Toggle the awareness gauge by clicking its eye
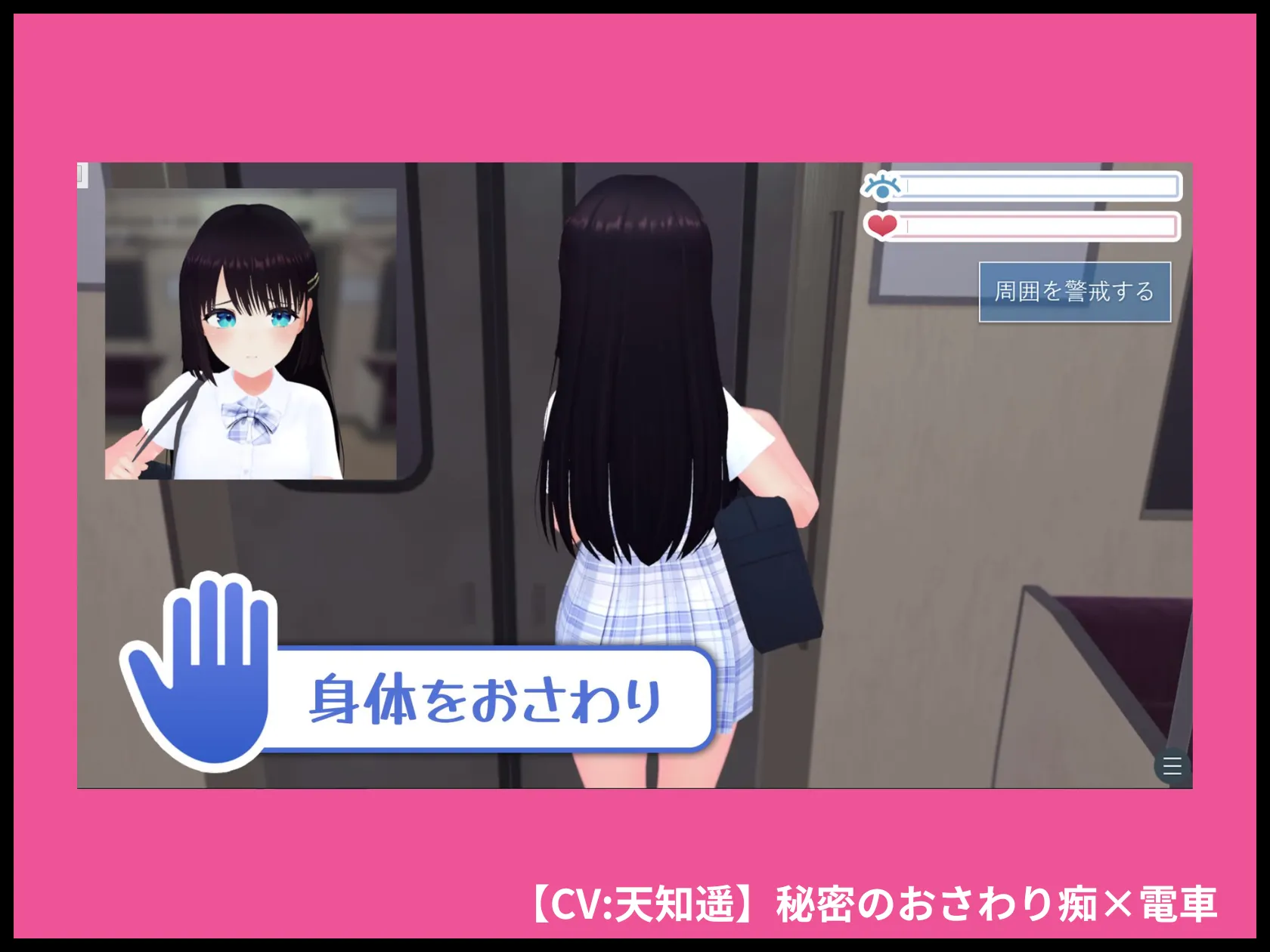Image resolution: width=1270 pixels, height=952 pixels. (x=881, y=187)
